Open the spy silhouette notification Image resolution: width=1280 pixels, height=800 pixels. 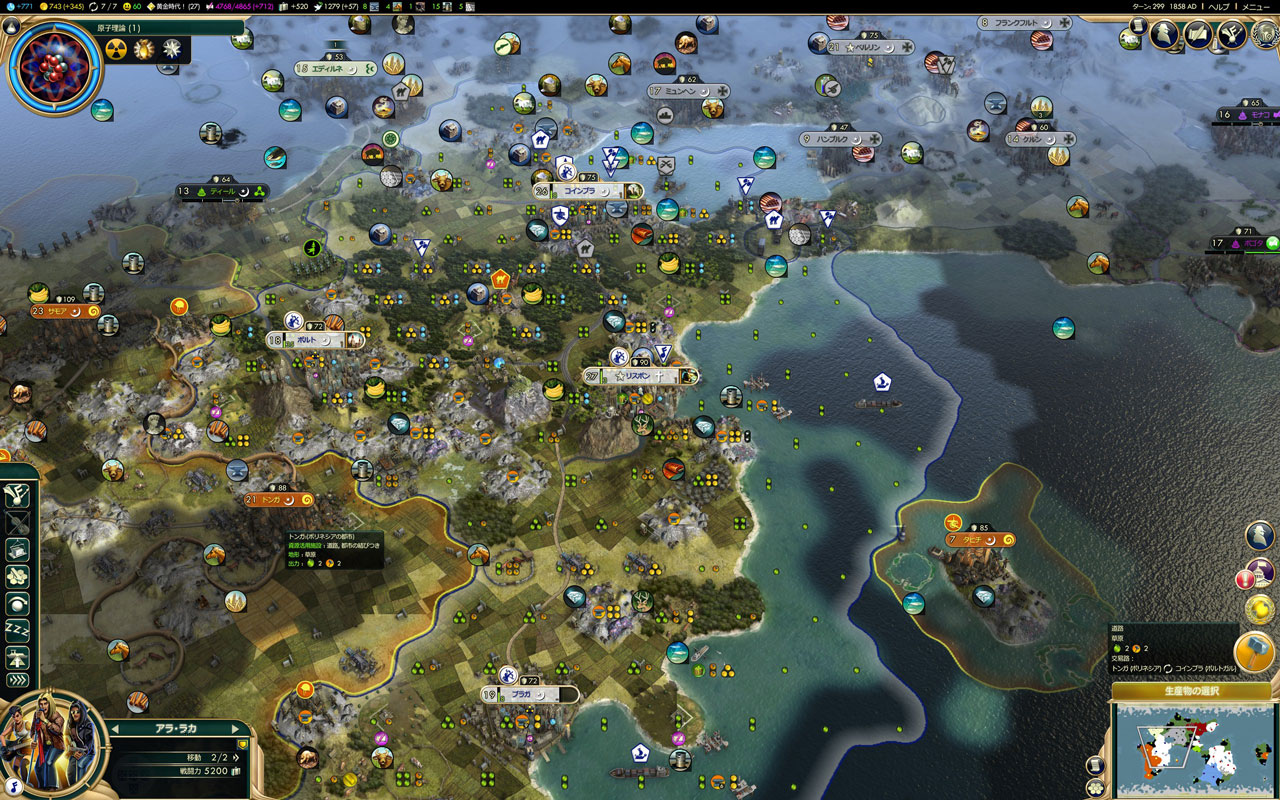coord(1259,535)
